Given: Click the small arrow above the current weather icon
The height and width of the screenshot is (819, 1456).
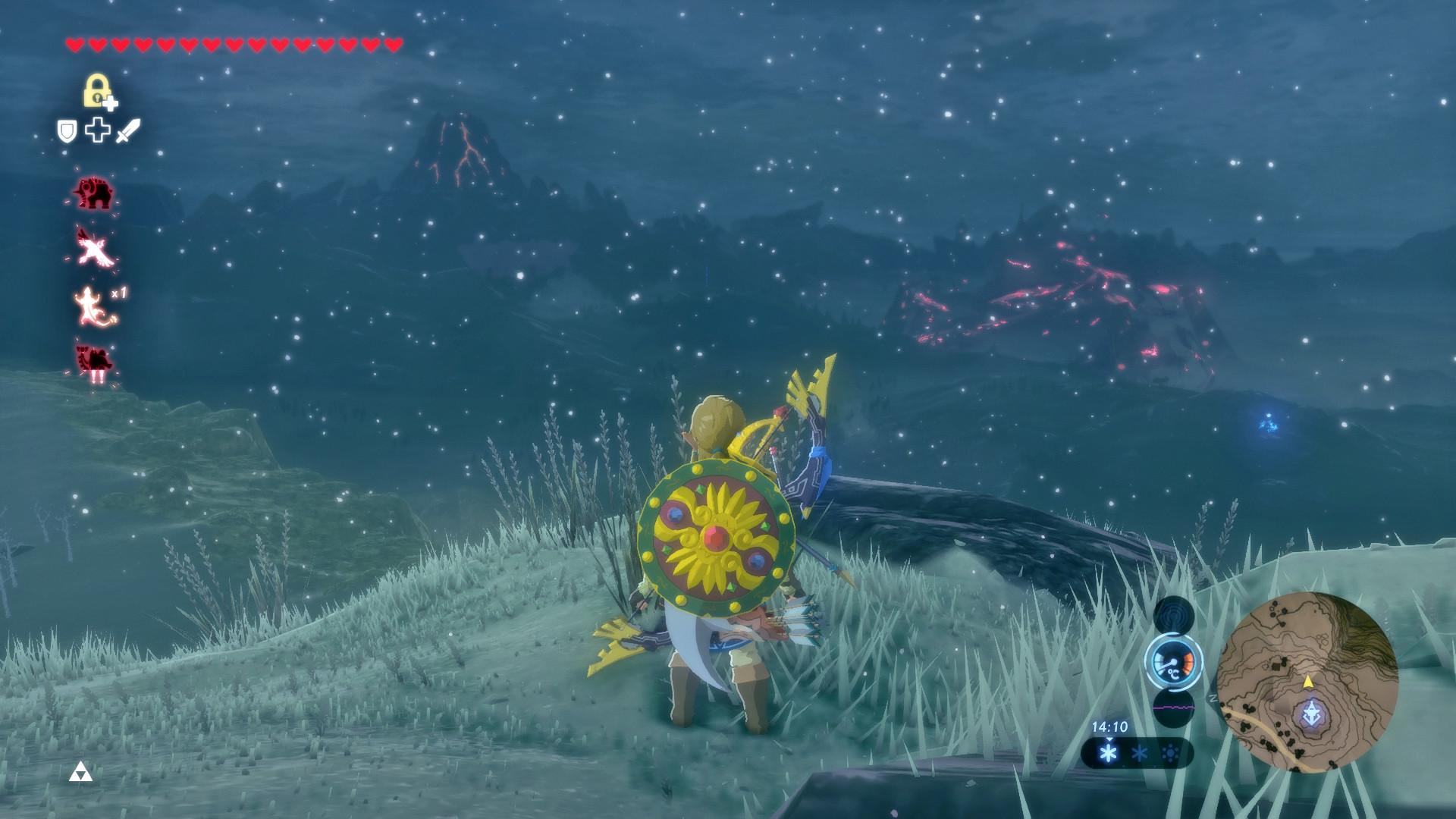Looking at the screenshot, I should (x=1109, y=740).
